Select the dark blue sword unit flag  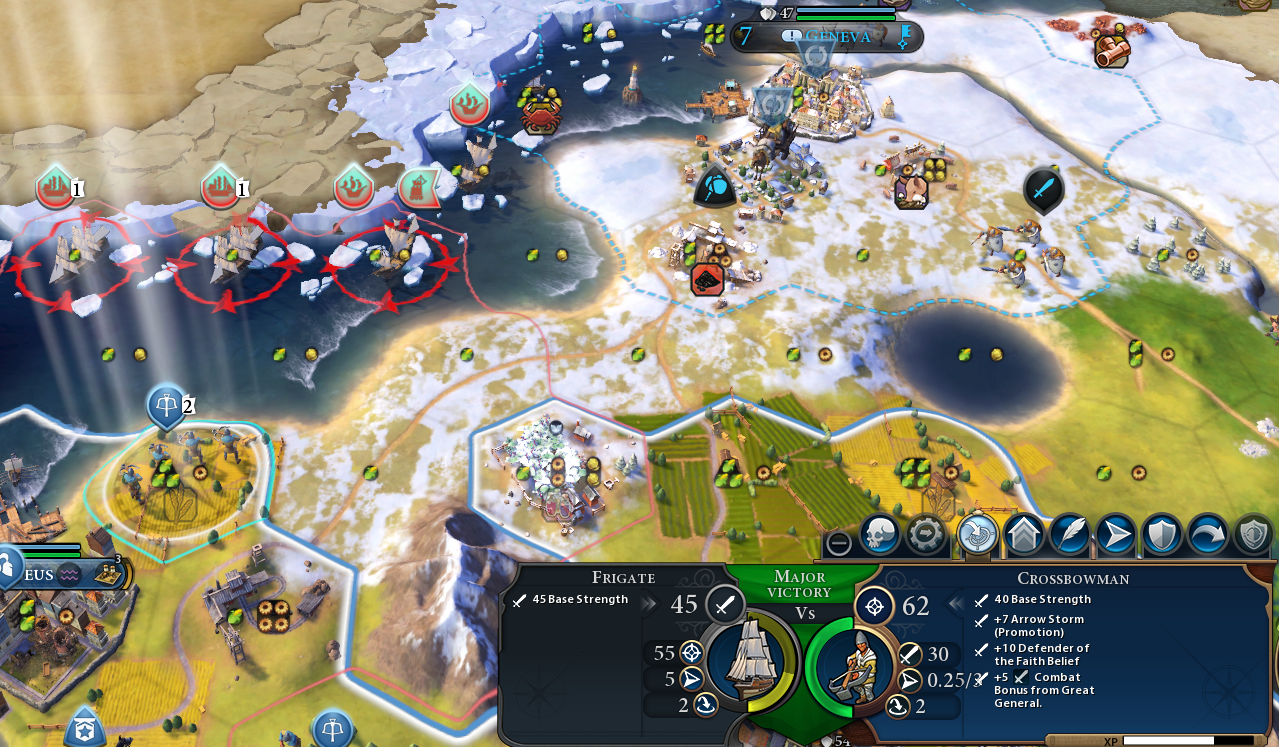(1043, 188)
